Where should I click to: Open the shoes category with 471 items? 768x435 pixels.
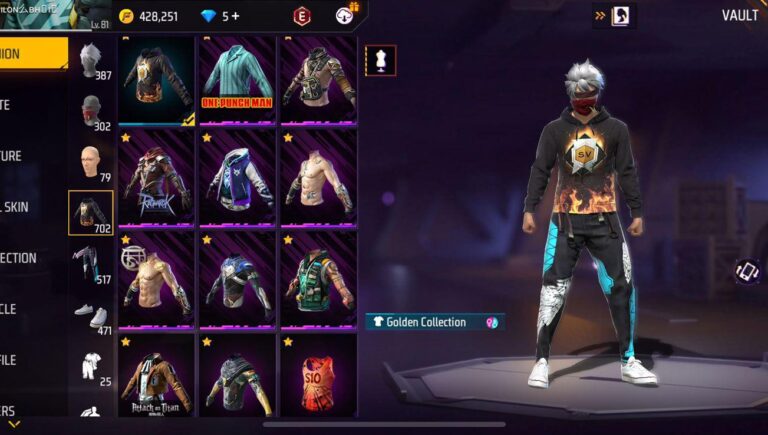(92, 316)
